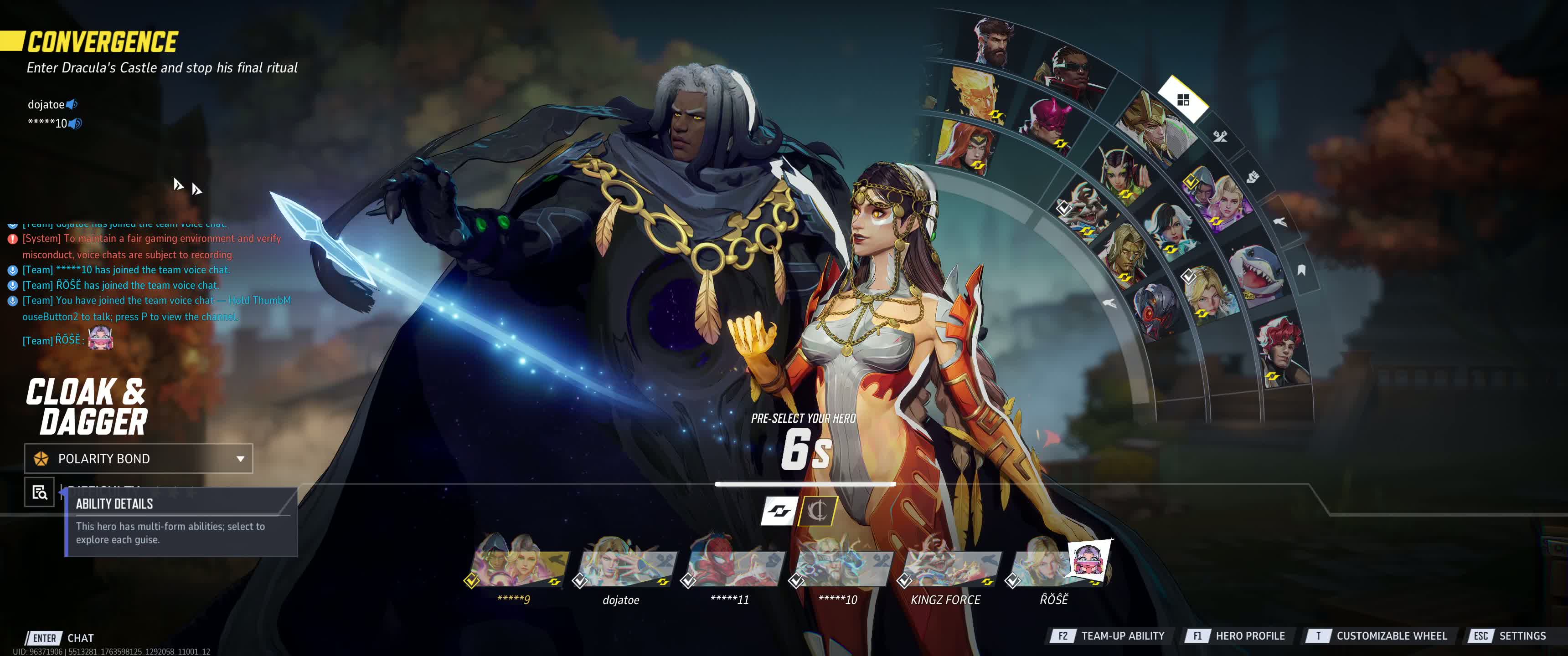Click the ability details magnifier button
This screenshot has width=1568, height=656.
click(40, 492)
